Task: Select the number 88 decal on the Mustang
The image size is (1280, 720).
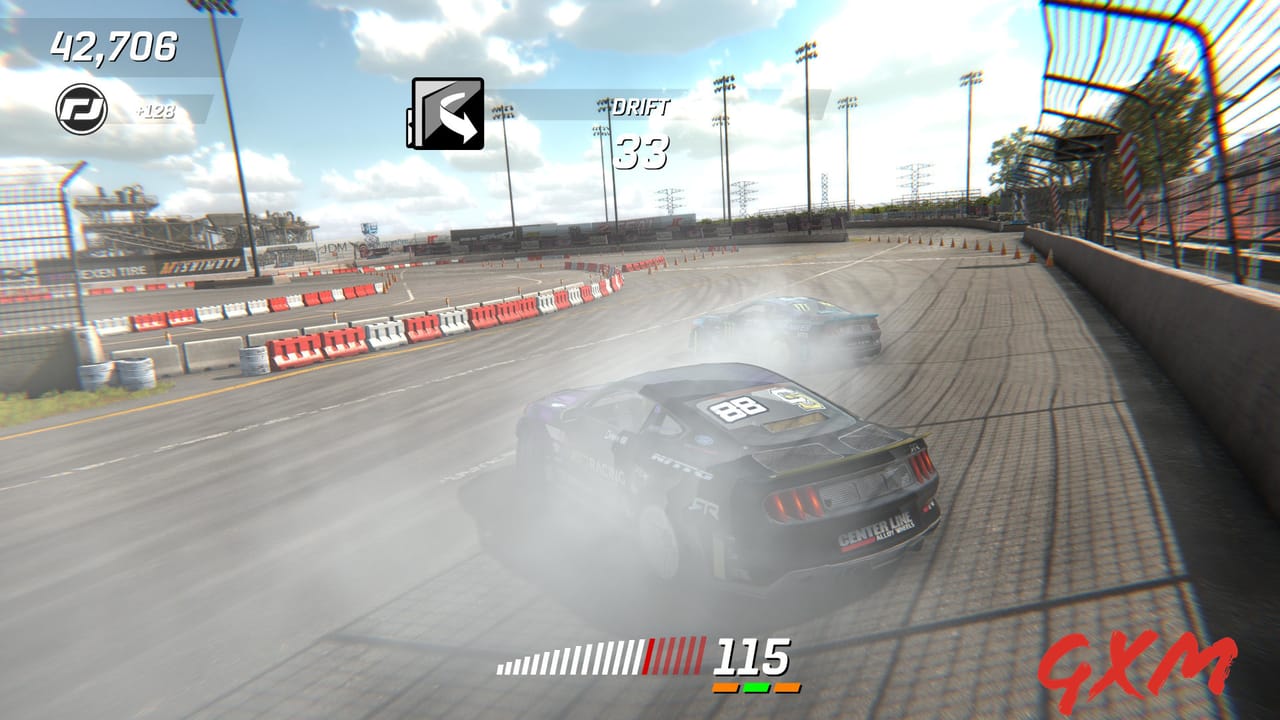Action: (x=737, y=408)
